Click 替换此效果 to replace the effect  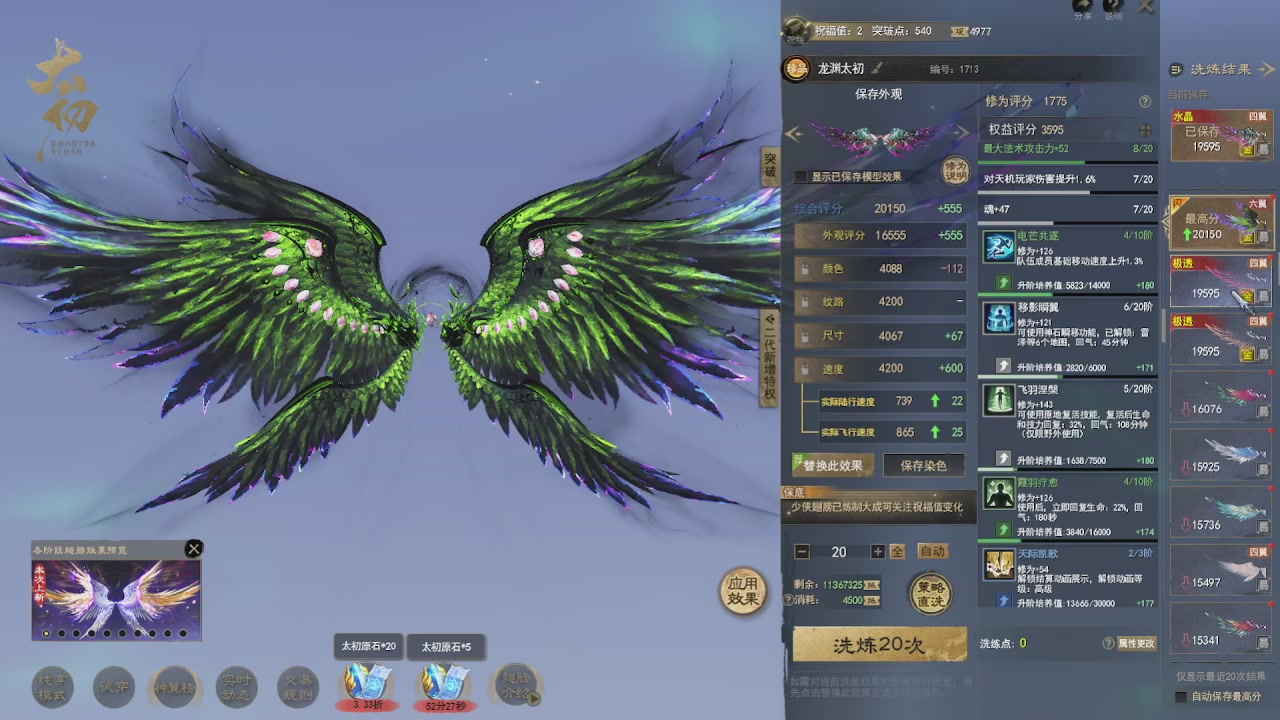tap(833, 465)
